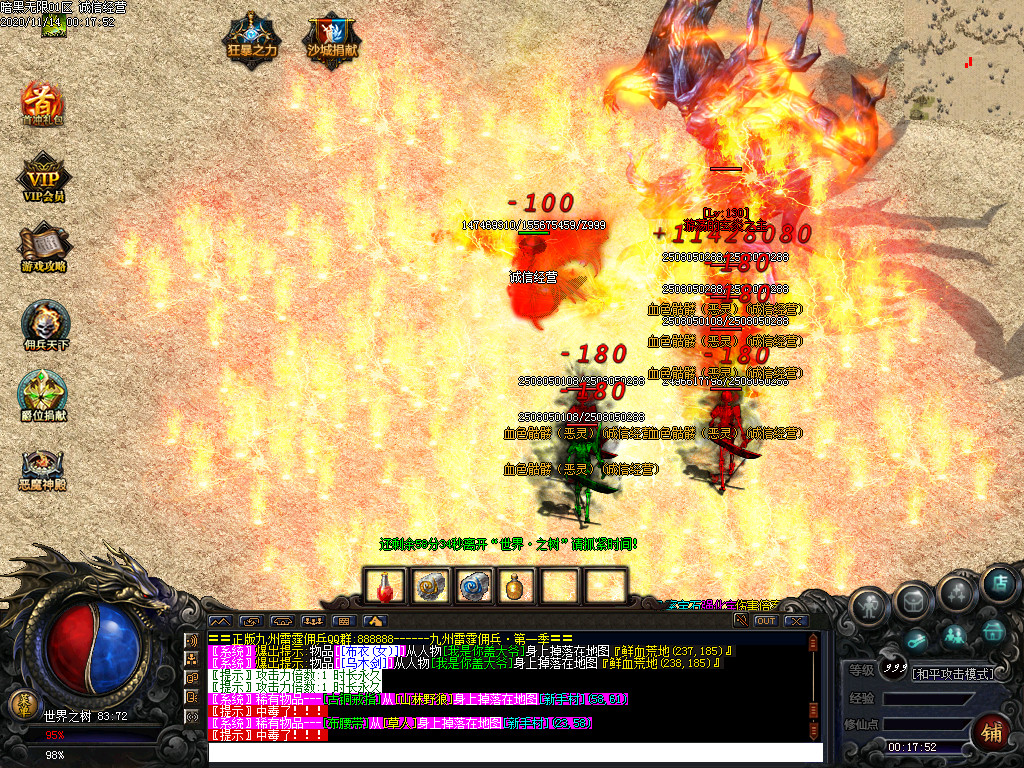This screenshot has width=1024, height=768.
Task: Open the skills sparkle round button
Action: pos(957,594)
